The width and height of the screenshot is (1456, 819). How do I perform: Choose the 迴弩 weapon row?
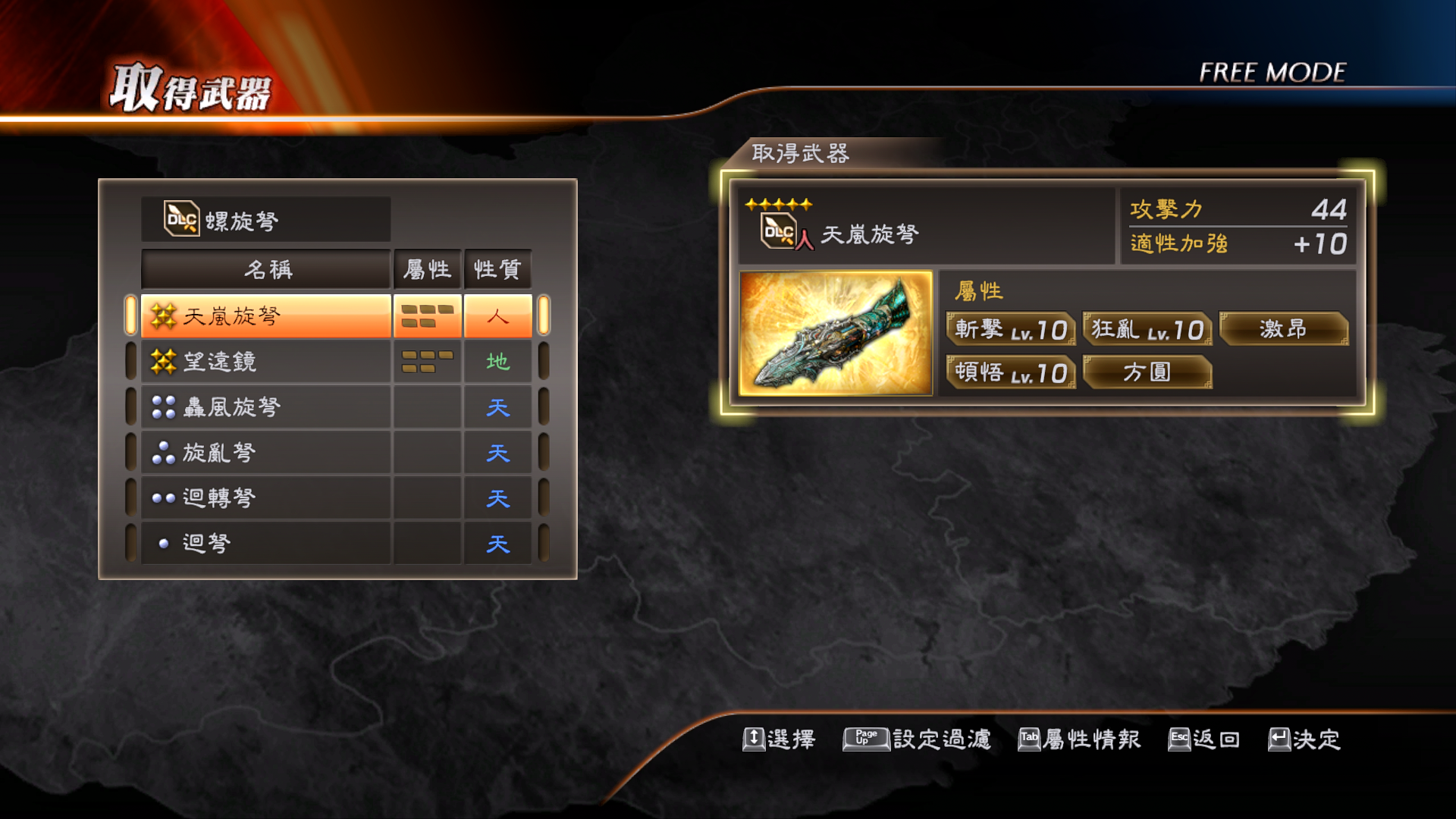click(265, 543)
